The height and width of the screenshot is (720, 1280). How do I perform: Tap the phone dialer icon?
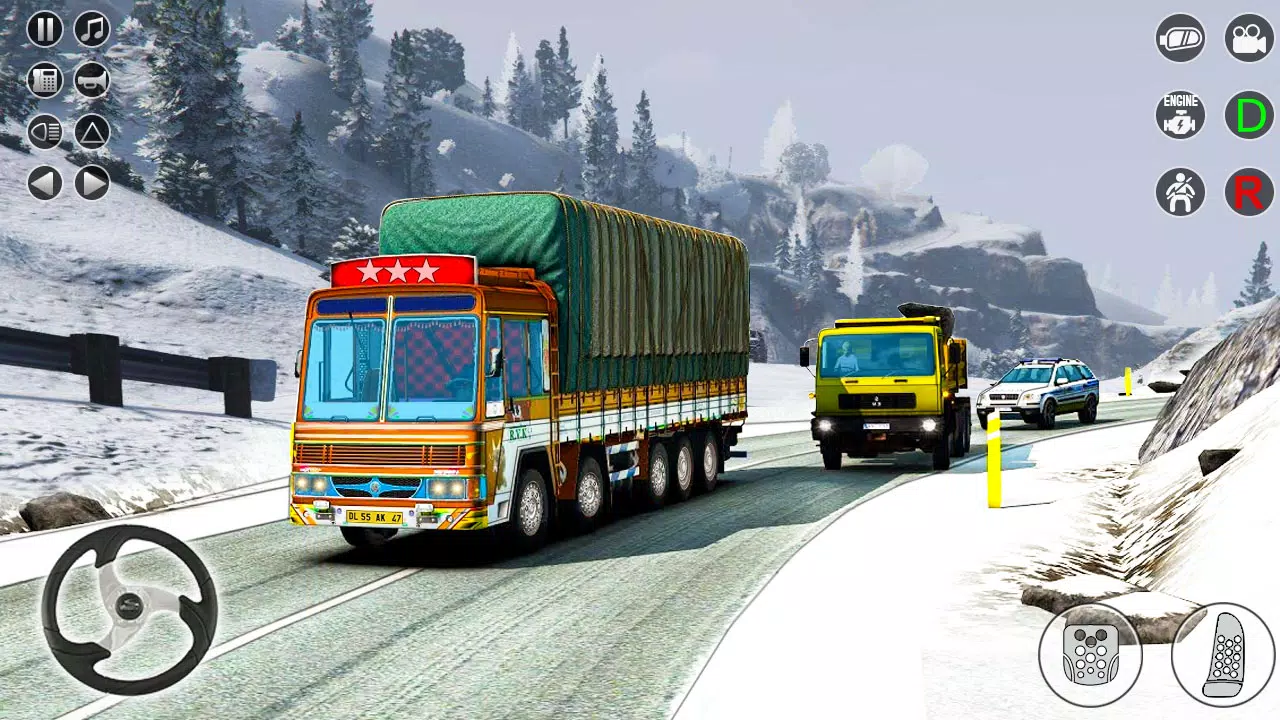click(x=45, y=80)
